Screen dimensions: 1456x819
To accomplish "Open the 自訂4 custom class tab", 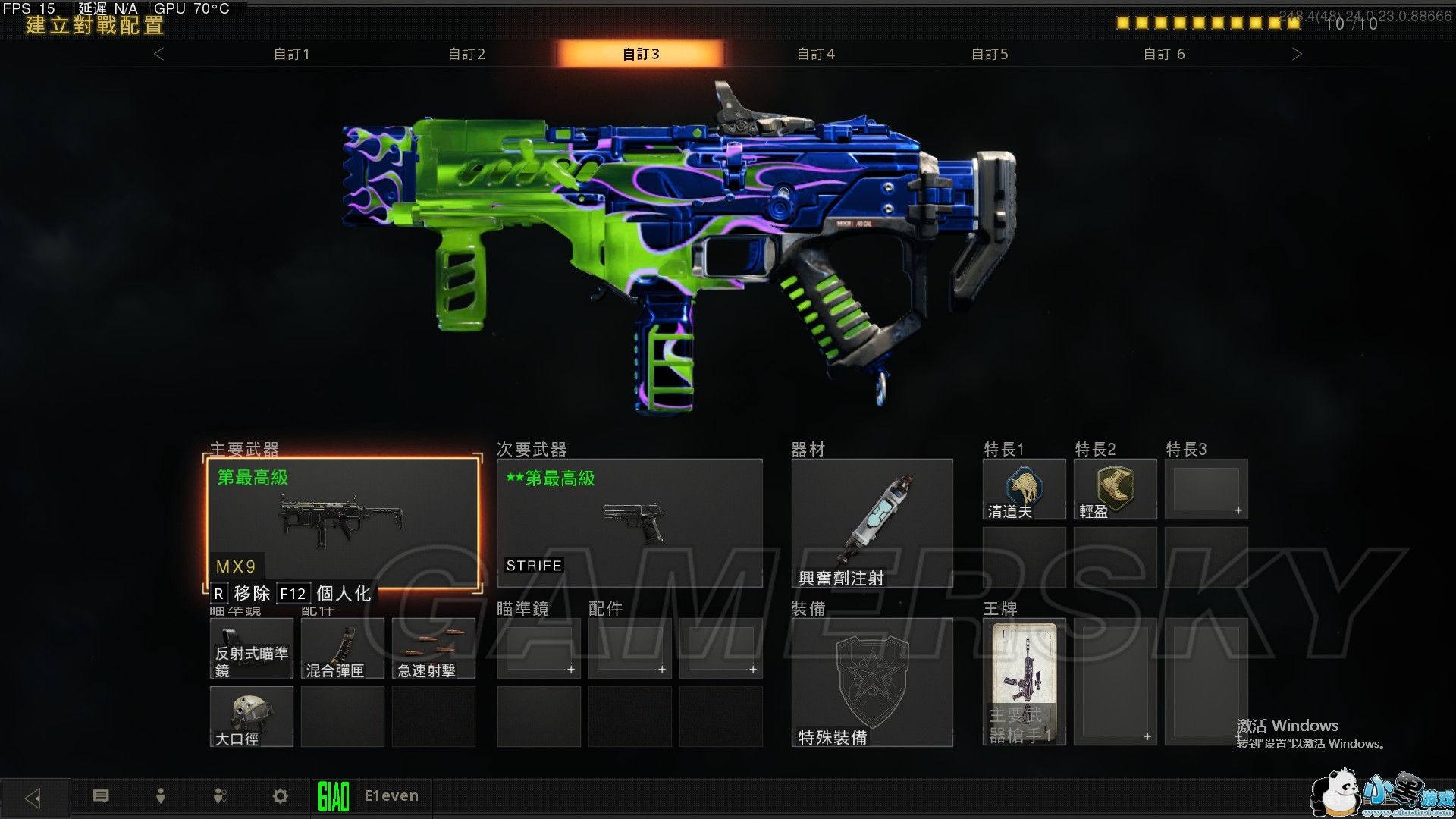I will point(816,54).
